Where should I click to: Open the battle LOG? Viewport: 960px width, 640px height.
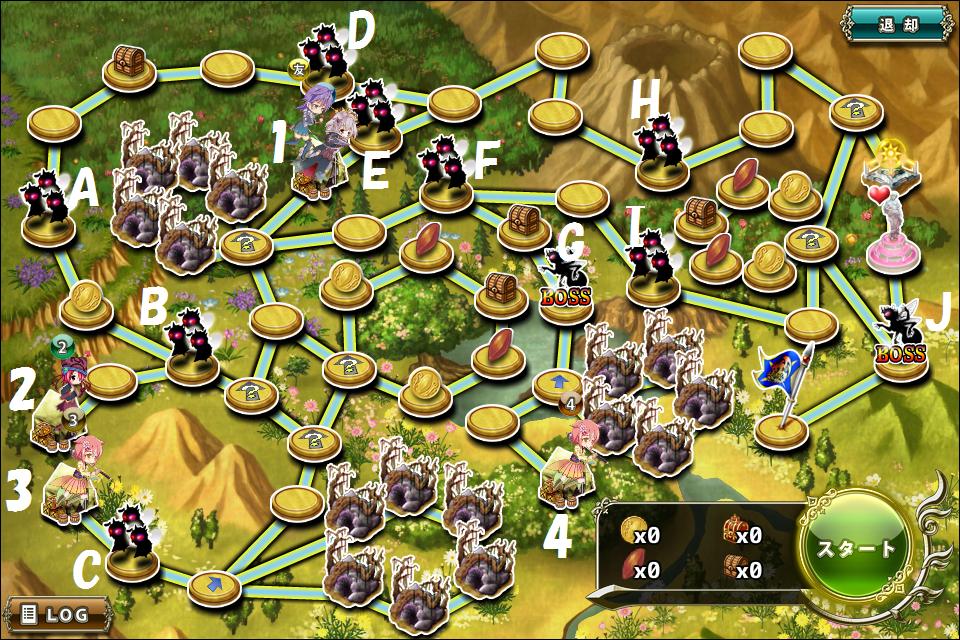pos(57,613)
